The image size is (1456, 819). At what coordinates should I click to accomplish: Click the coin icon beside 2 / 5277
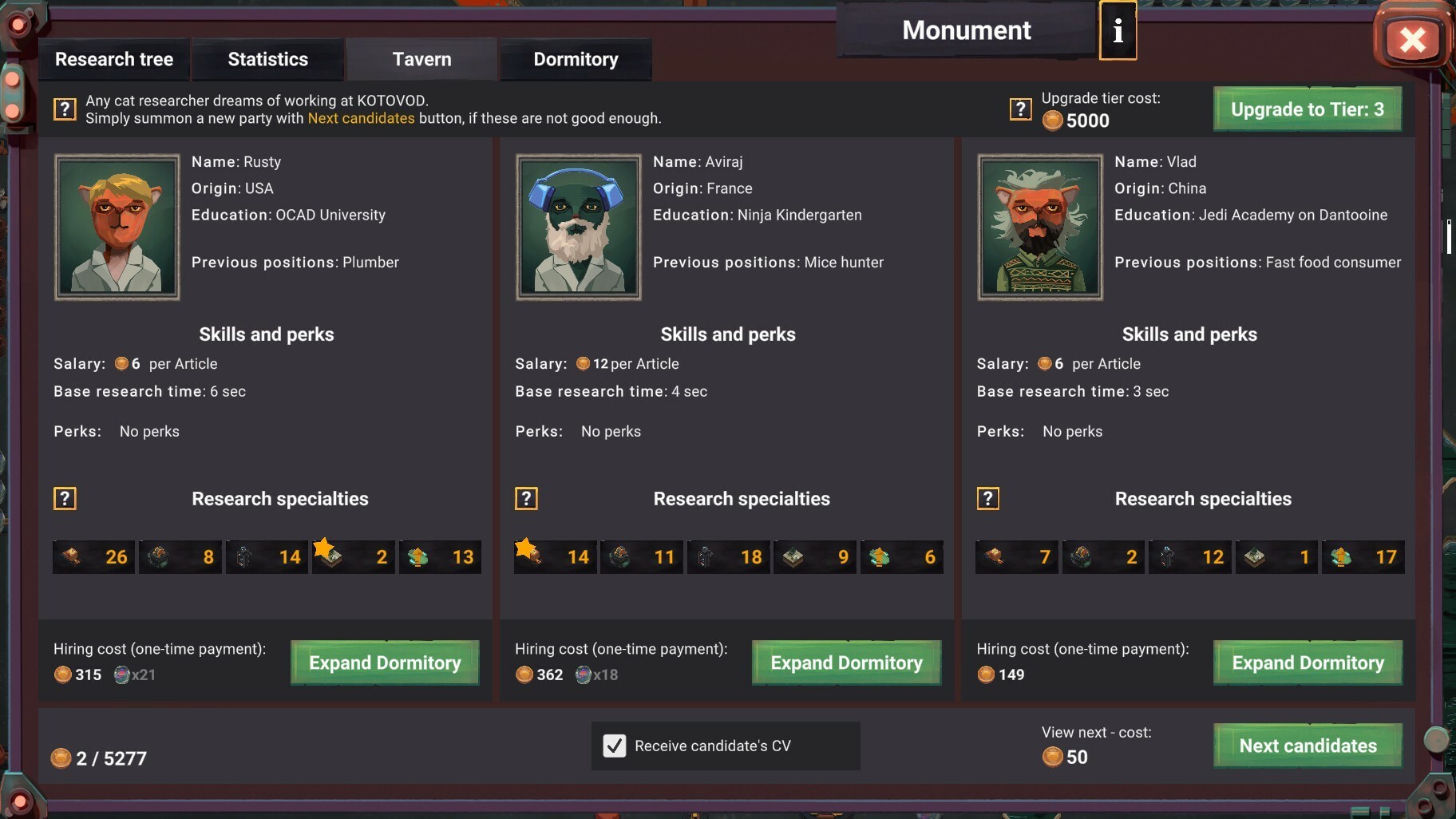59,758
